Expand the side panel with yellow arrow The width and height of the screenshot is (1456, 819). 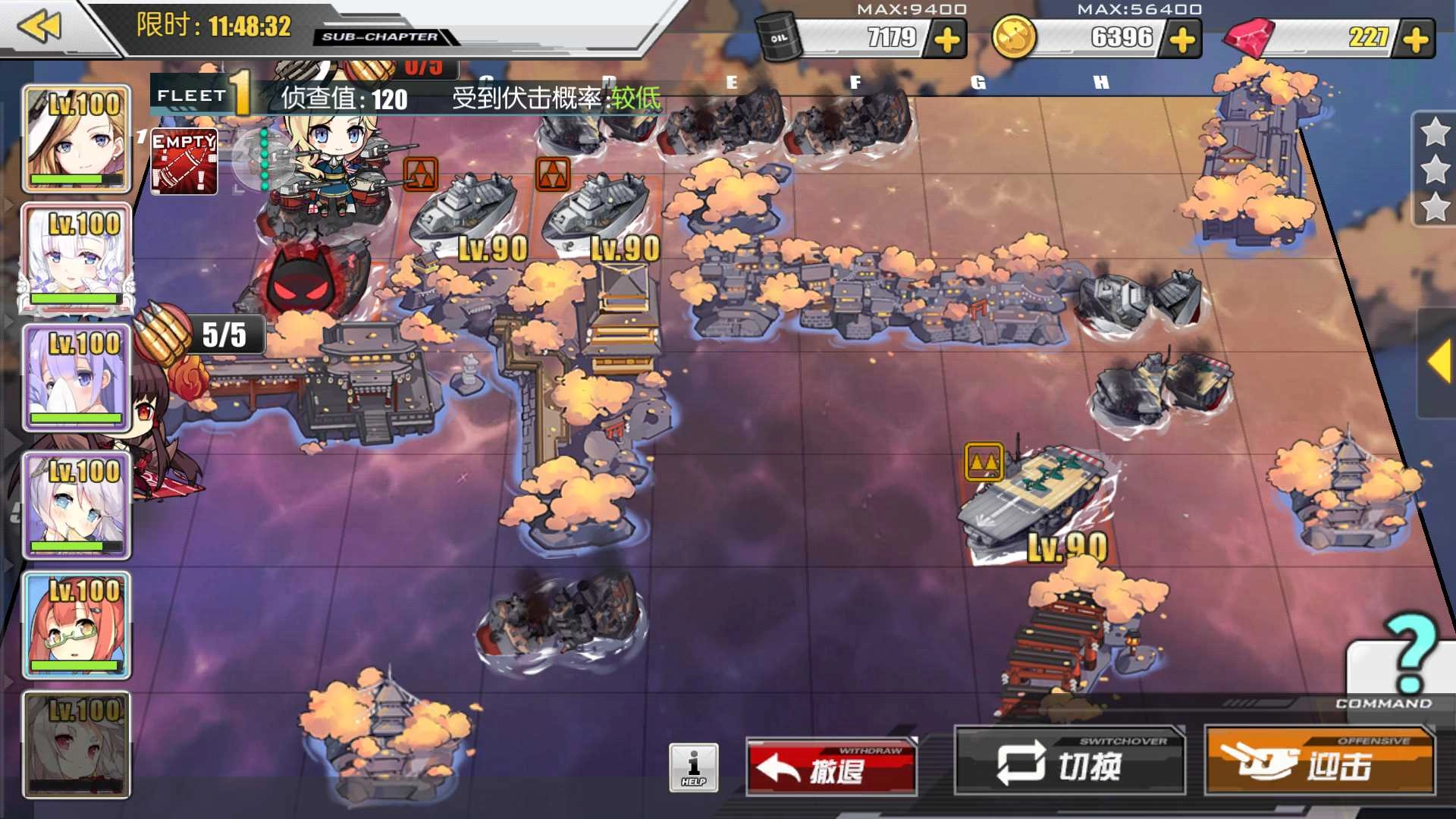1439,362
